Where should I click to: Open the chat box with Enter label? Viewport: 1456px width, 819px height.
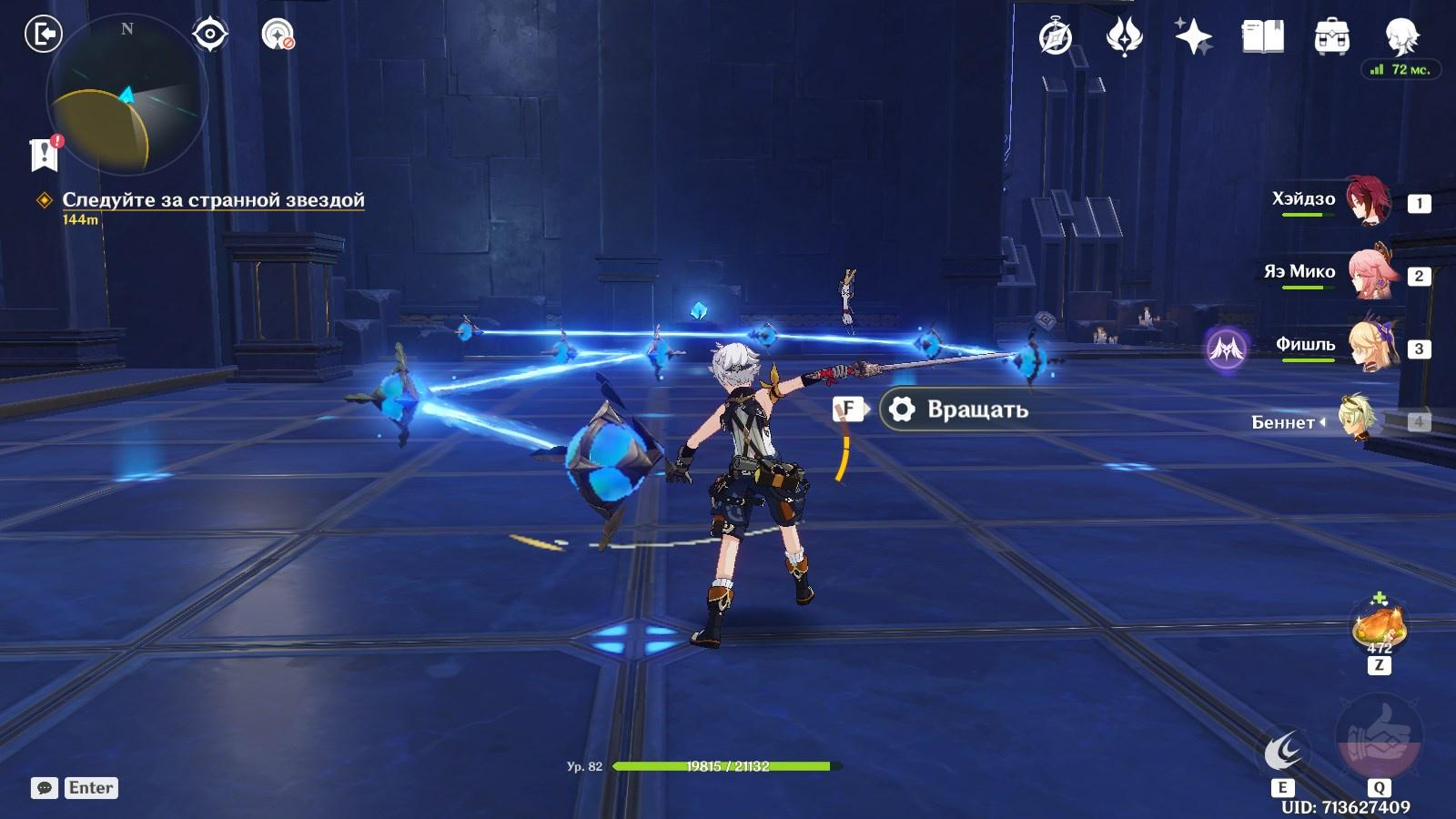pyautogui.click(x=75, y=788)
